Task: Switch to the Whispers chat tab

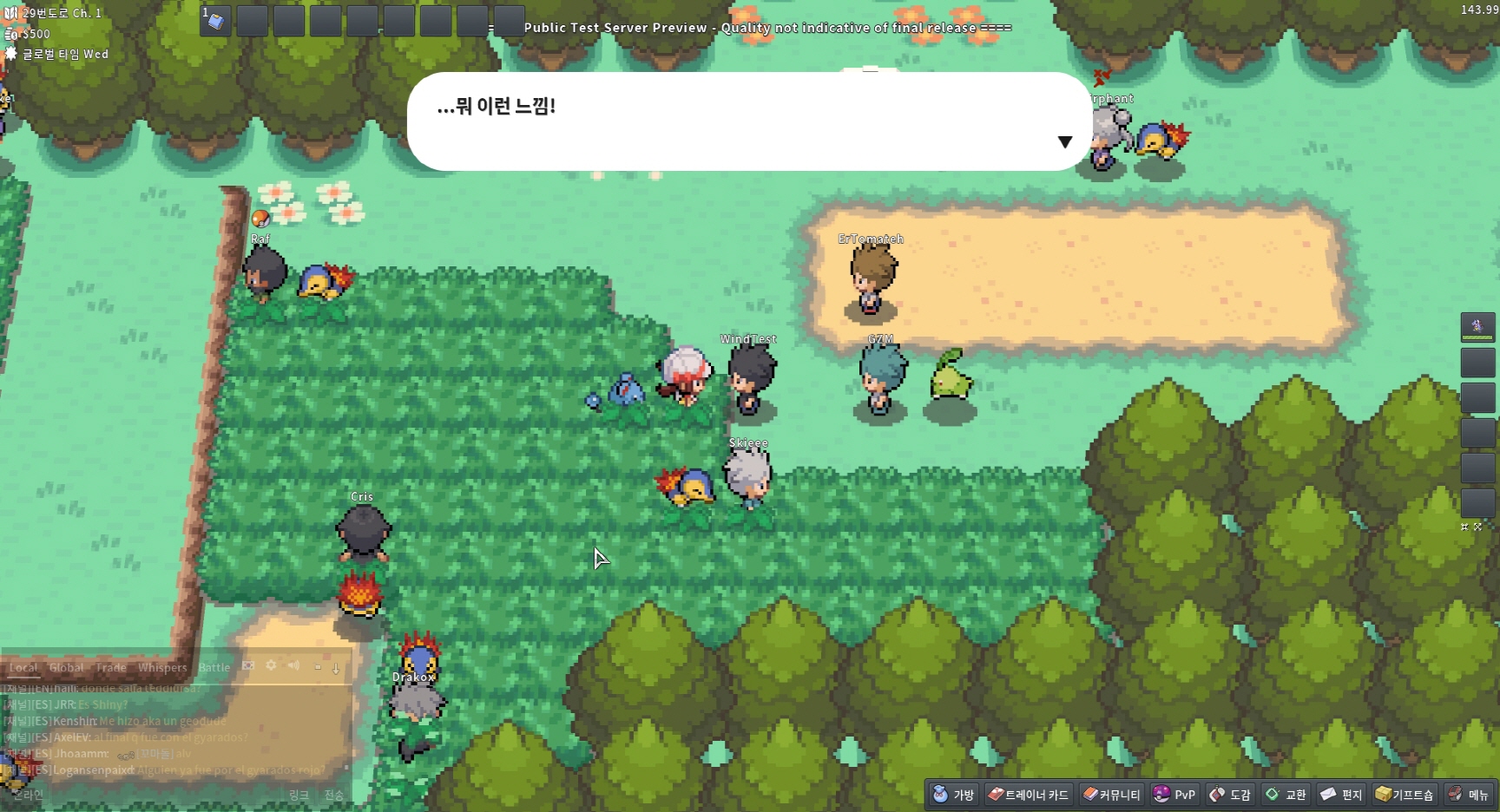Action: pos(162,667)
